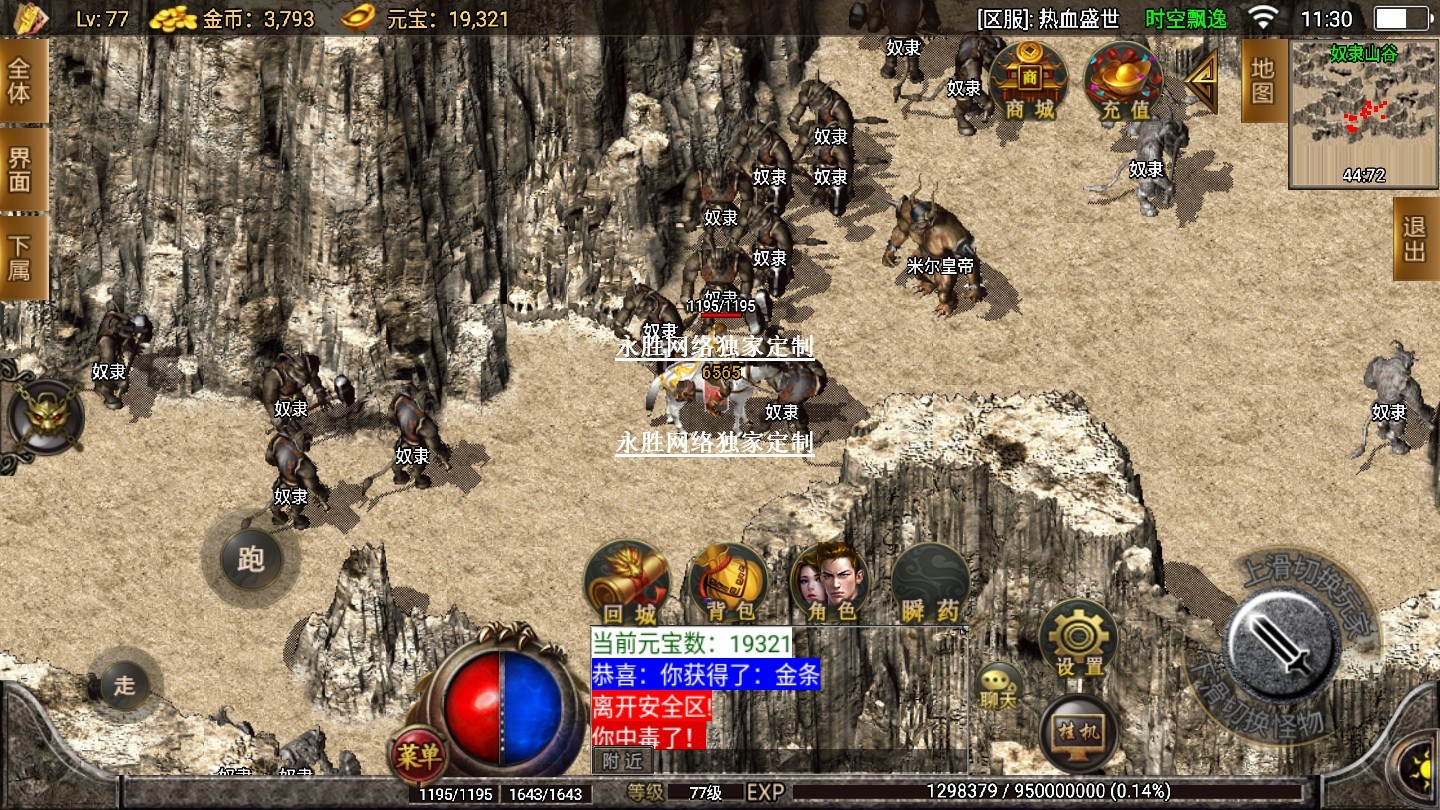
Task: Open the 商城 shop
Action: [1029, 80]
